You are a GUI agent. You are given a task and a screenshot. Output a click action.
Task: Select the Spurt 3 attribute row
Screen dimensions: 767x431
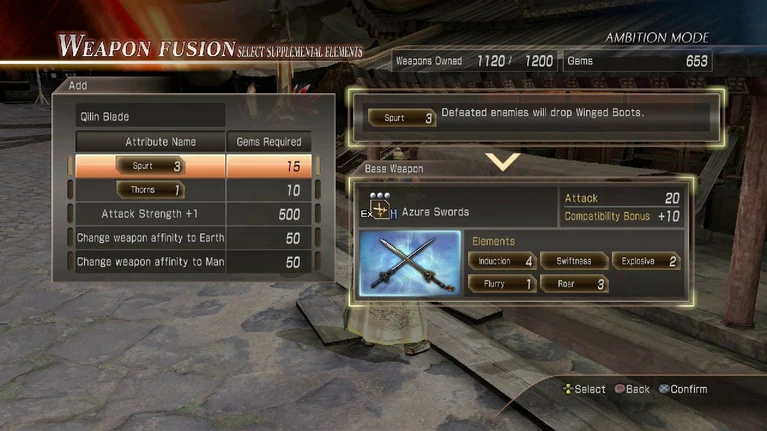tap(190, 166)
